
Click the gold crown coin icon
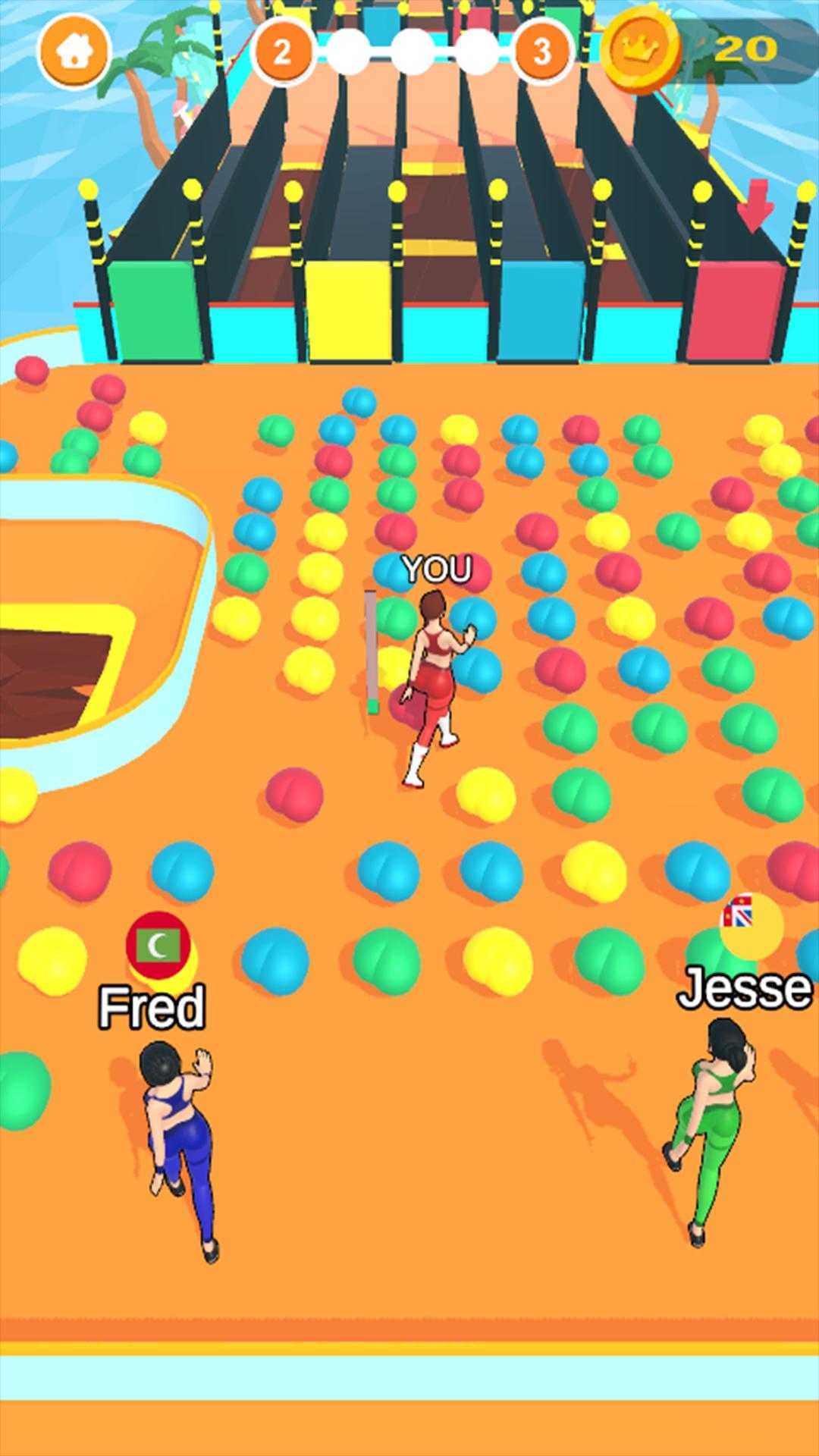coord(642,50)
